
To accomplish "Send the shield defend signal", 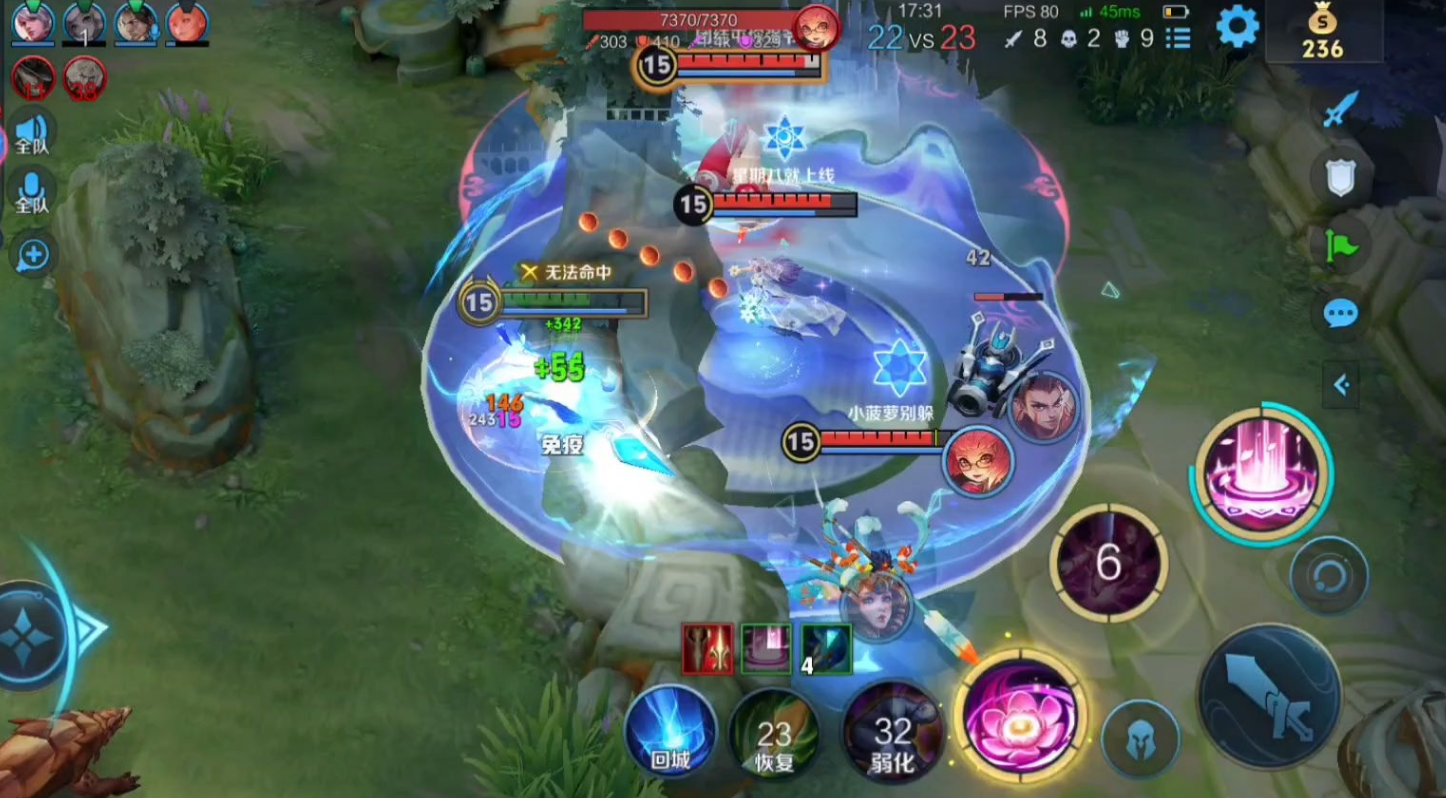I will pyautogui.click(x=1340, y=178).
